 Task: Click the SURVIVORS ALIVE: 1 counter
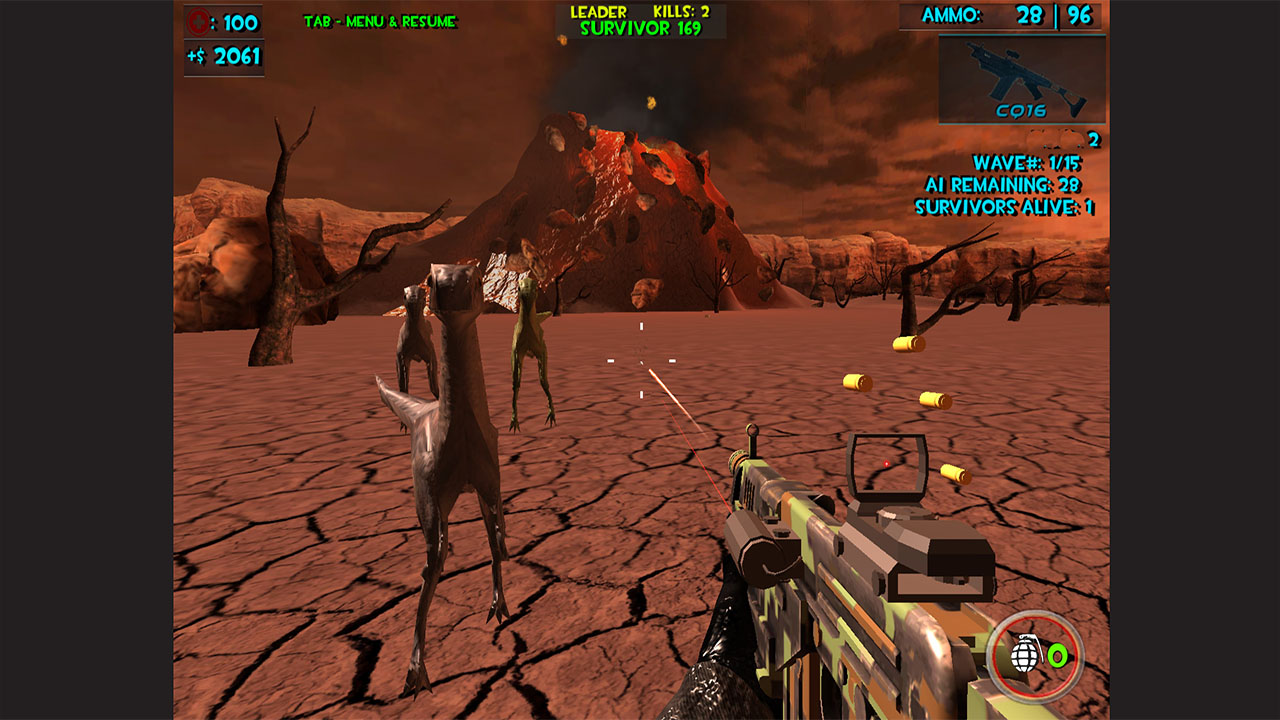pos(1003,207)
